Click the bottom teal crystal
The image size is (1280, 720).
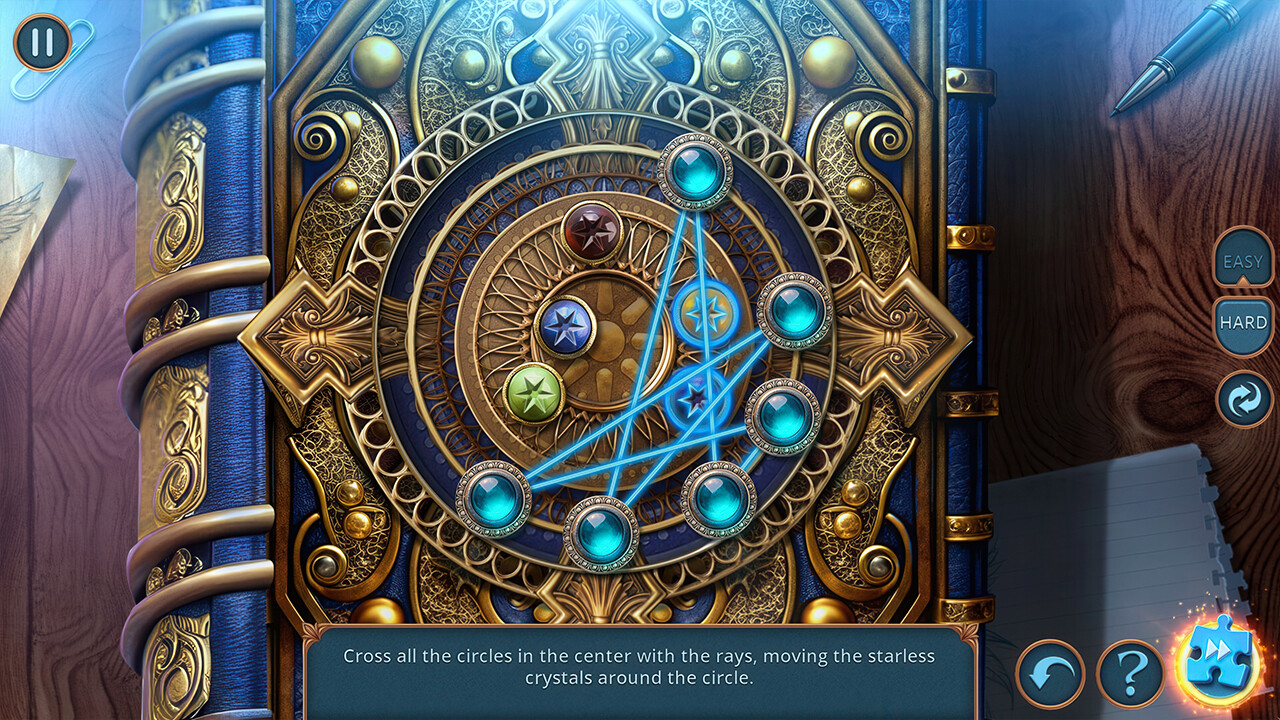point(600,535)
